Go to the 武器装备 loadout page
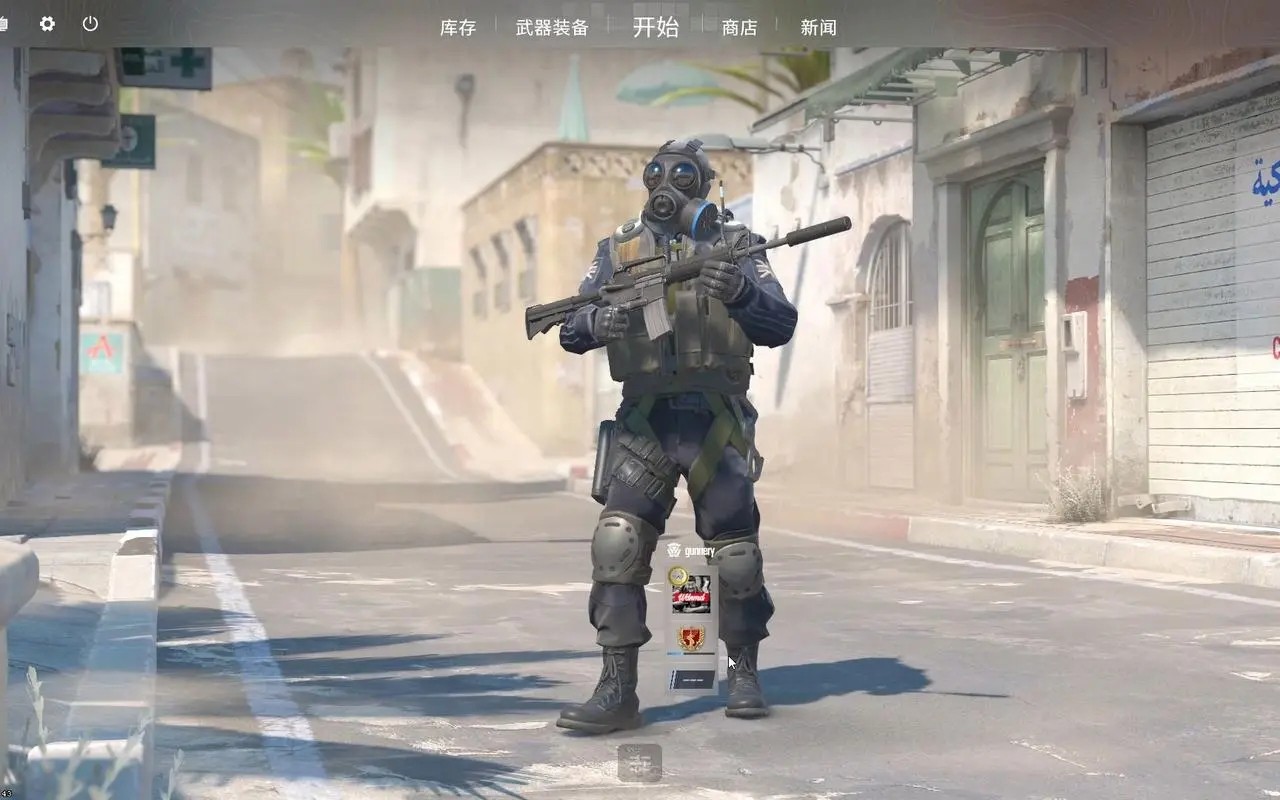The image size is (1280, 800). coord(552,28)
